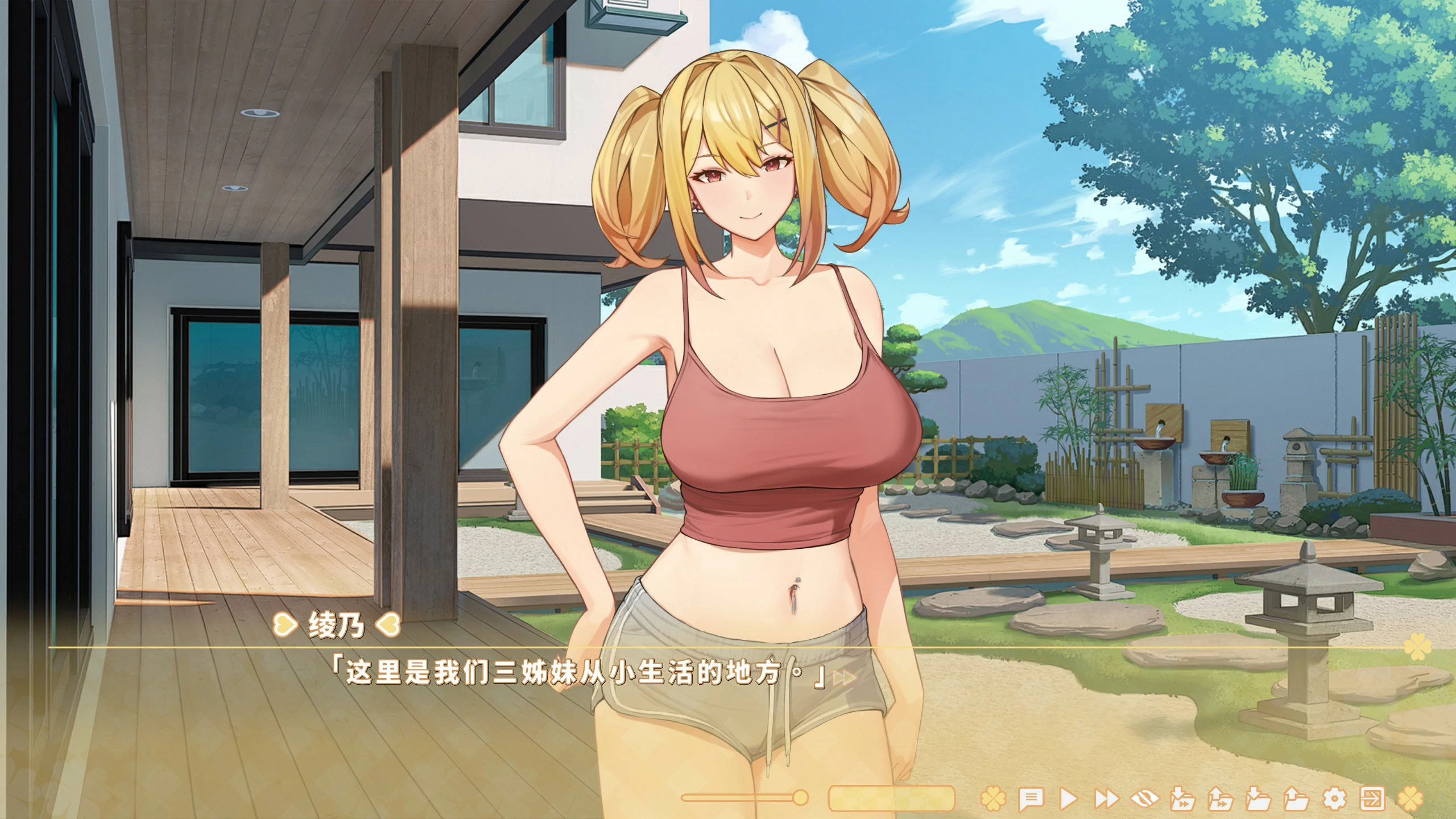Advance dialogue via the double-arrow after the text
Image resolution: width=1456 pixels, height=819 pixels.
pos(845,677)
